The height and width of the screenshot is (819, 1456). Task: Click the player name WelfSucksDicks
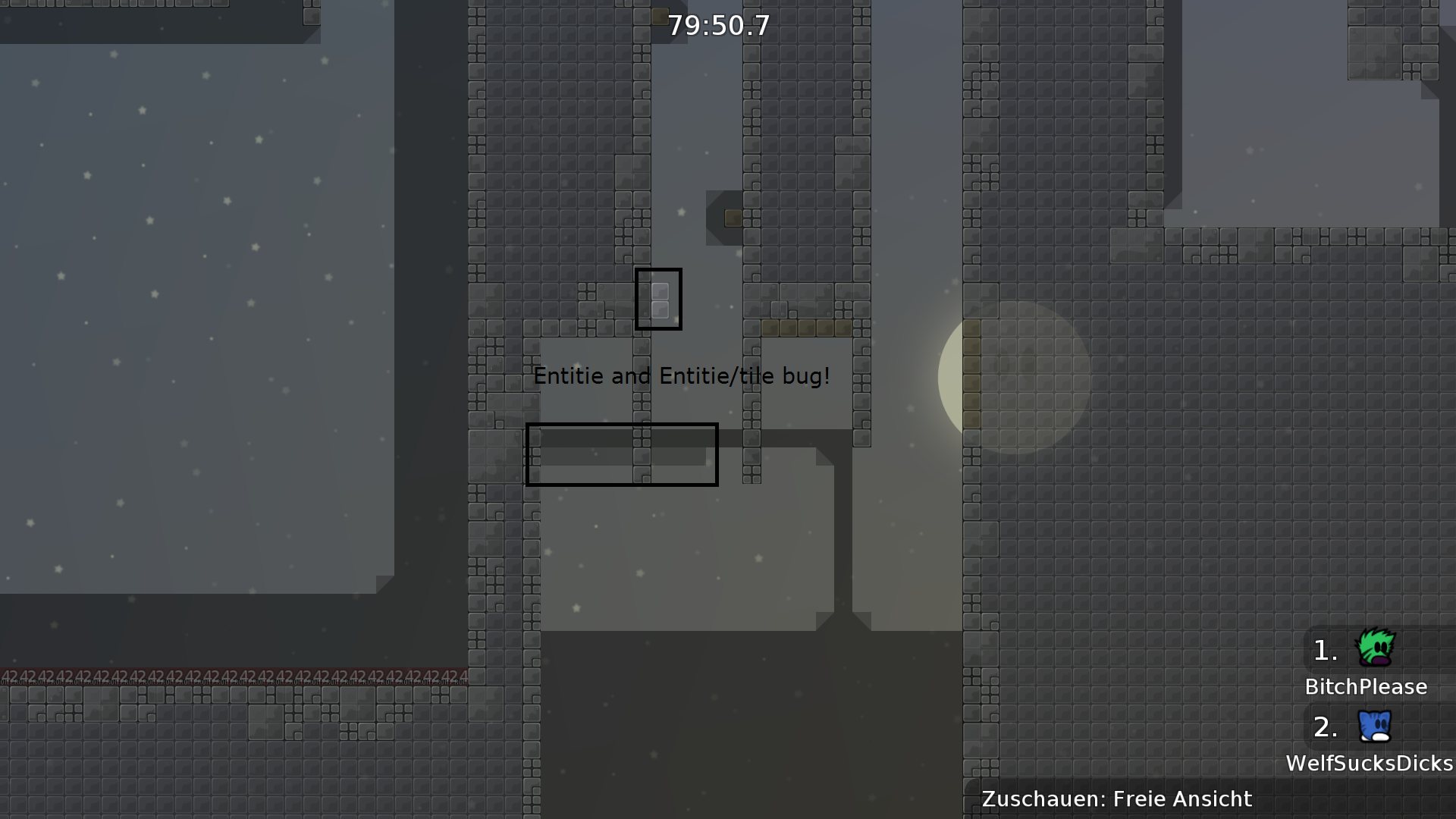pyautogui.click(x=1369, y=763)
